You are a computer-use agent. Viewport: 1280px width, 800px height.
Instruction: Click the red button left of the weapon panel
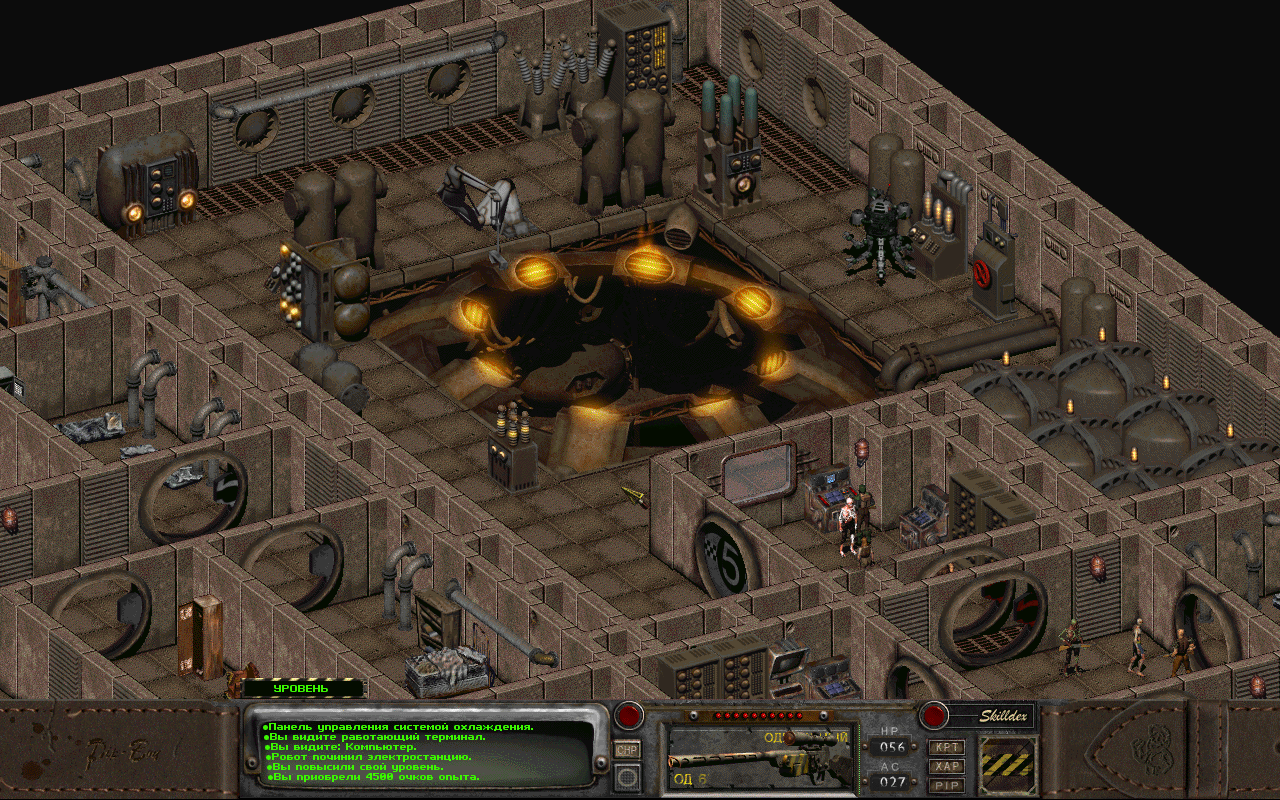628,716
